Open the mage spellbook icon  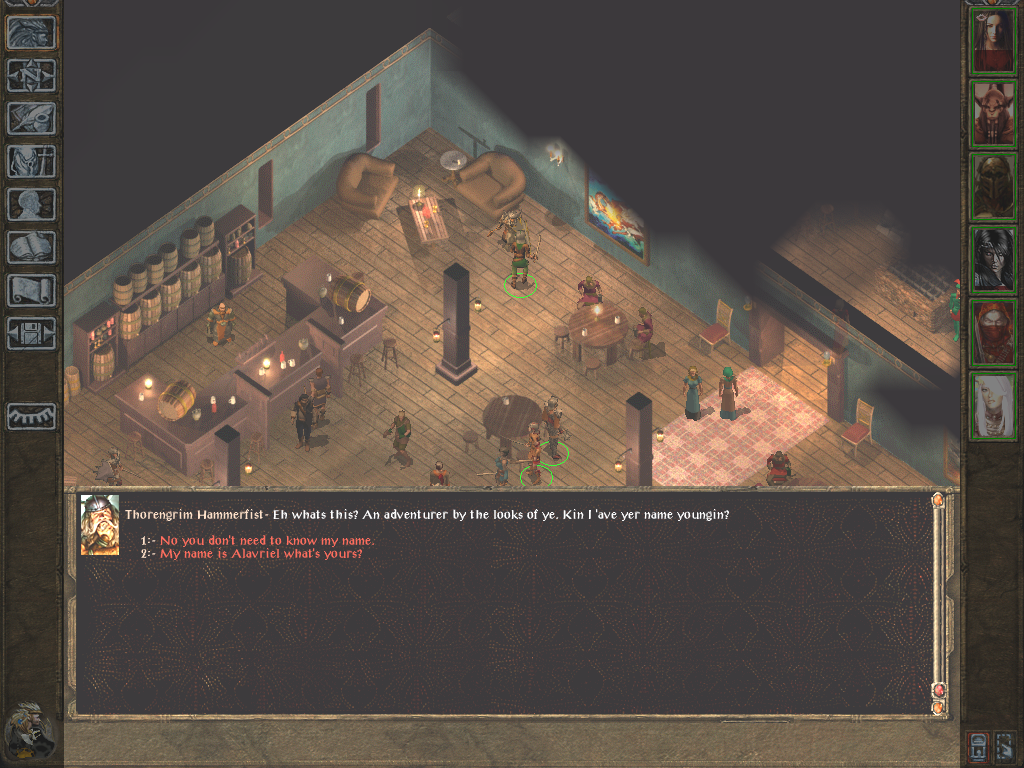[31, 247]
